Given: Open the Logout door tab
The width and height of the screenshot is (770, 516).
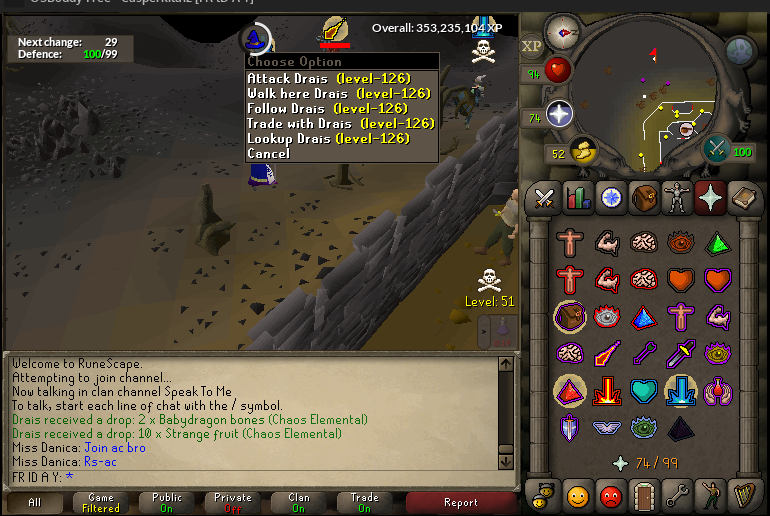Looking at the screenshot, I should pos(644,494).
